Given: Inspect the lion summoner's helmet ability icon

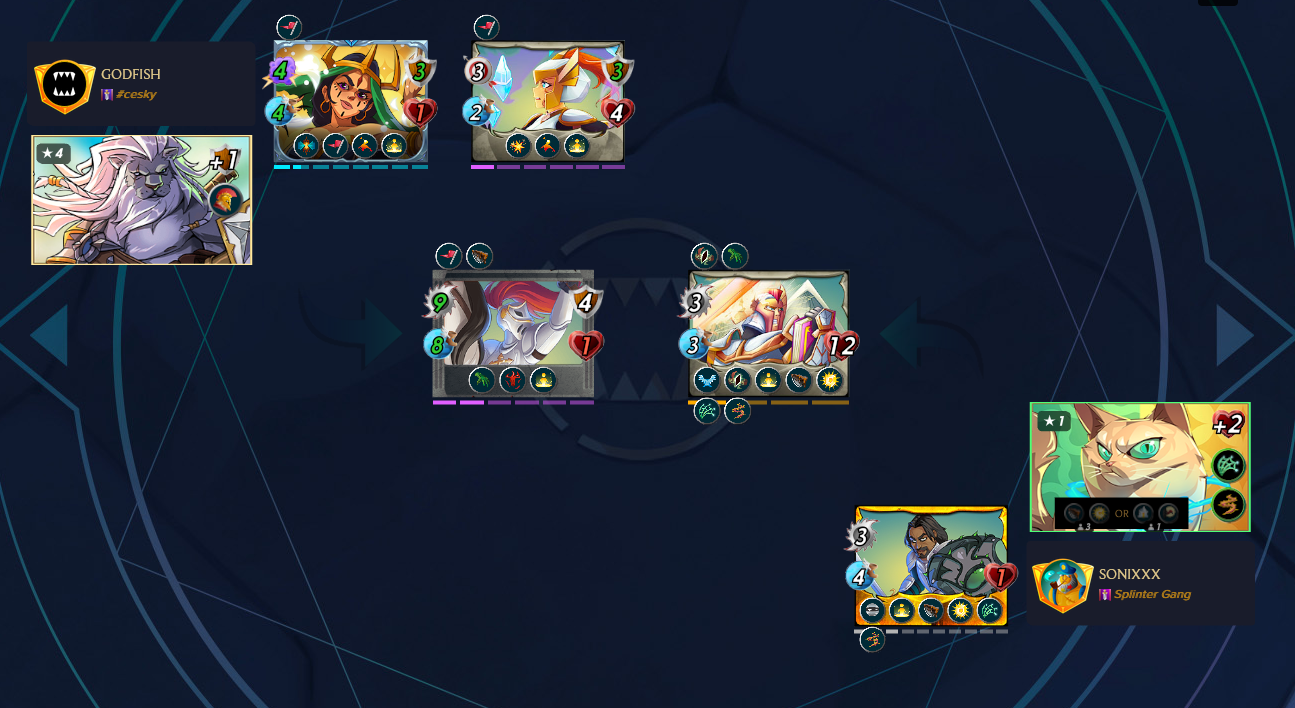Looking at the screenshot, I should tap(226, 199).
